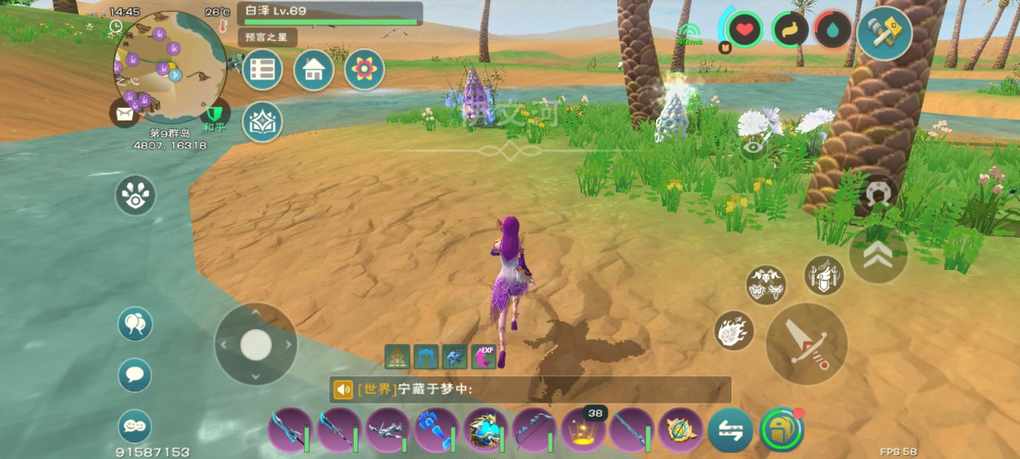Open the balloons icon button
Viewport: 1020px width, 459px height.
(x=135, y=324)
